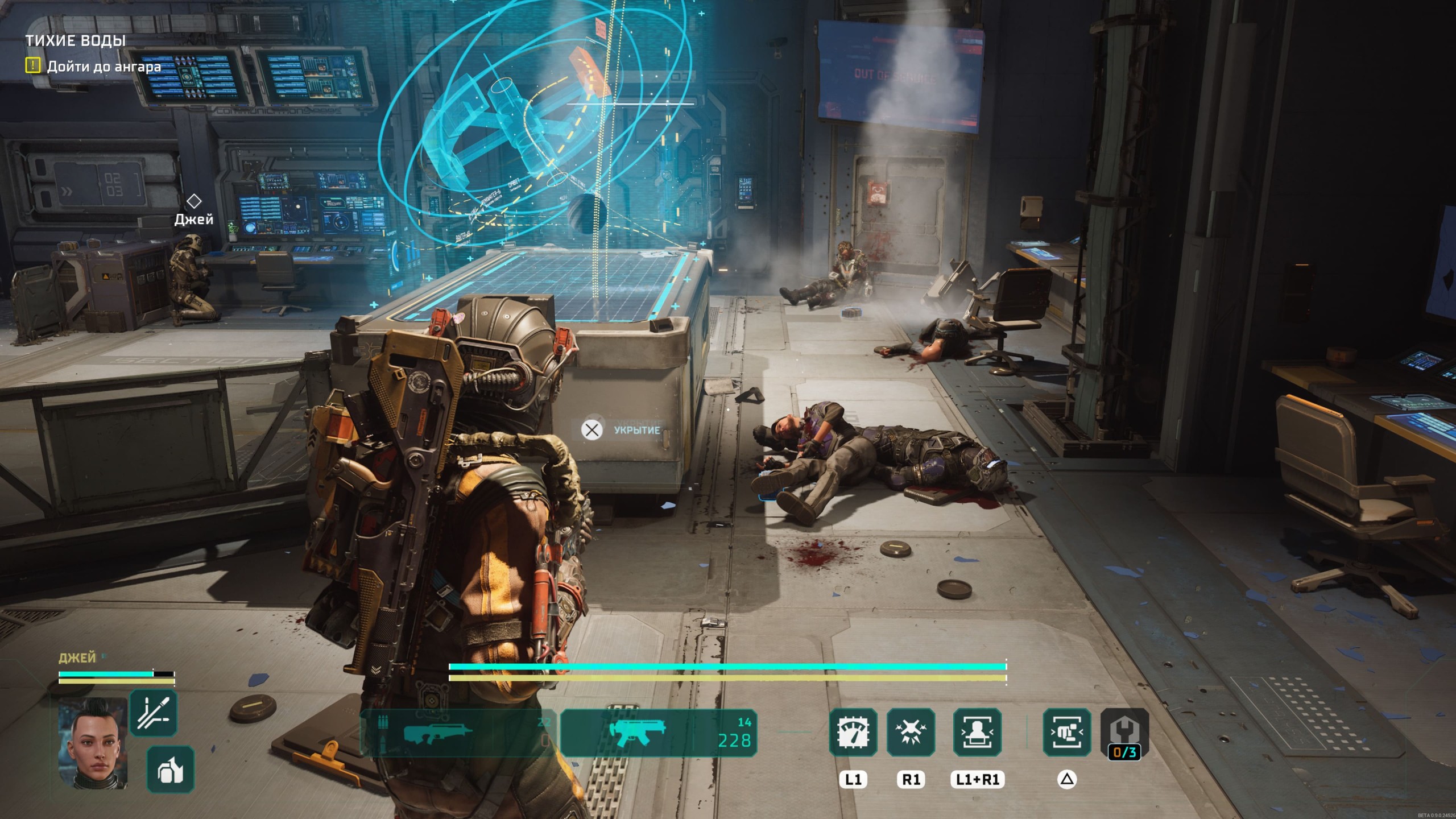Click the wrench repair kit icon showing 0/3
This screenshot has height=819, width=1456.
tap(1124, 734)
